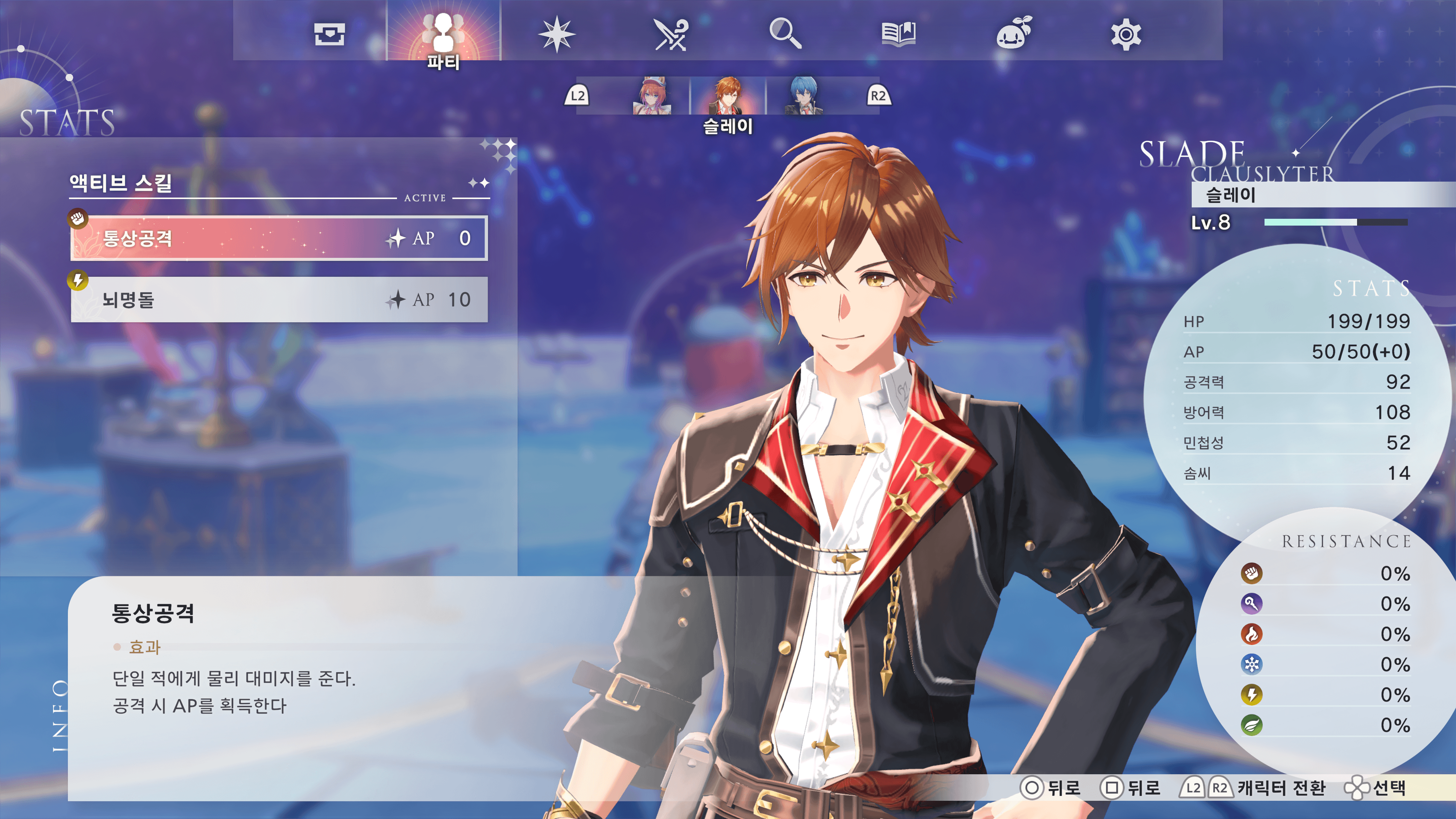Open the inventory box tab
The height and width of the screenshot is (819, 1456).
[x=329, y=34]
